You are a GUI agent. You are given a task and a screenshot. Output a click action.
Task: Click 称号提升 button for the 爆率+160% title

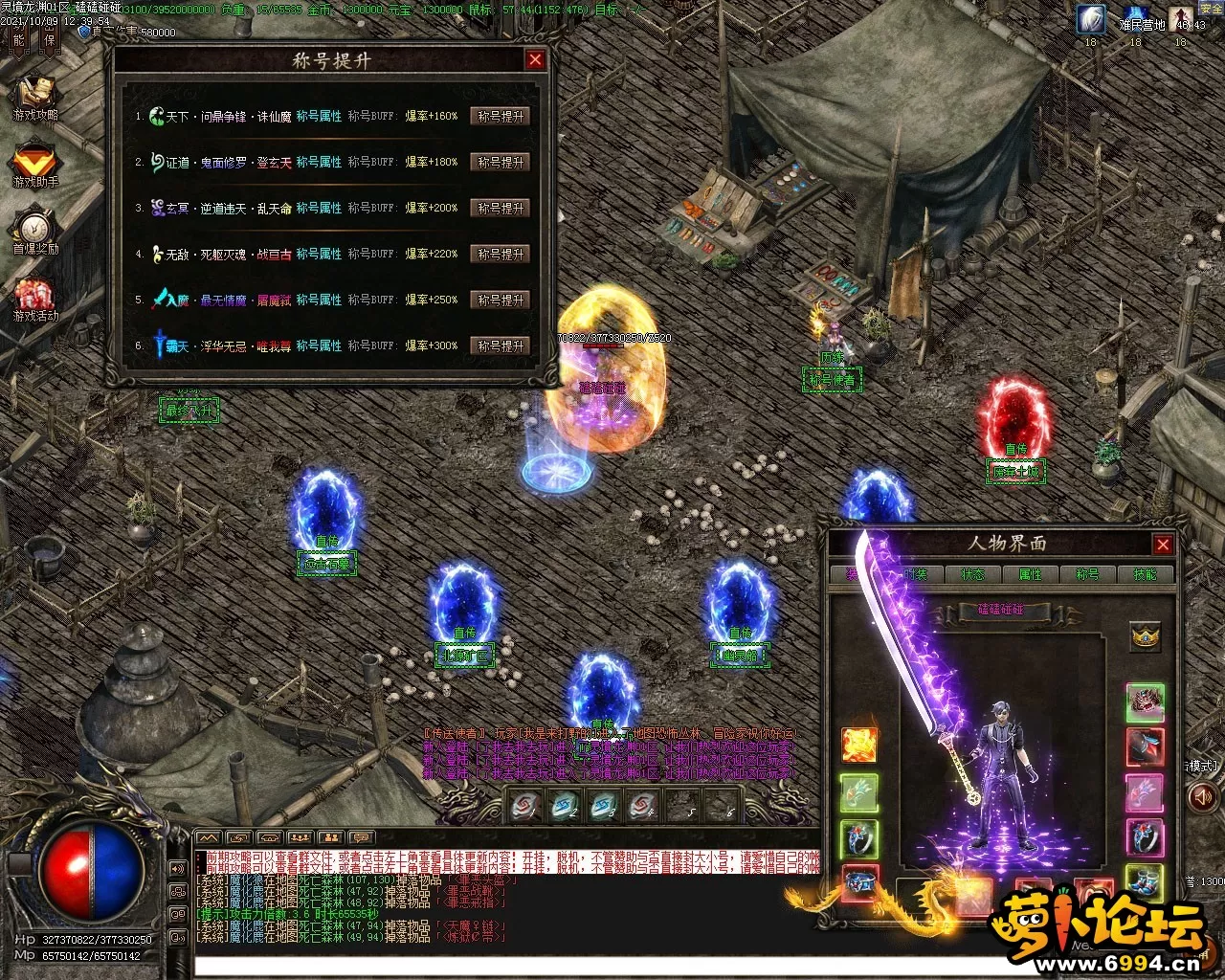pos(501,116)
